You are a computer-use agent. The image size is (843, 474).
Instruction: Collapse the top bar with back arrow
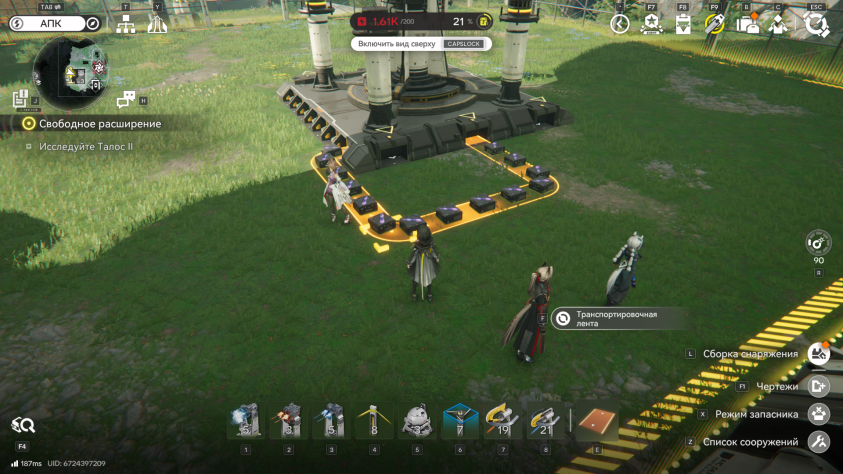tap(620, 24)
